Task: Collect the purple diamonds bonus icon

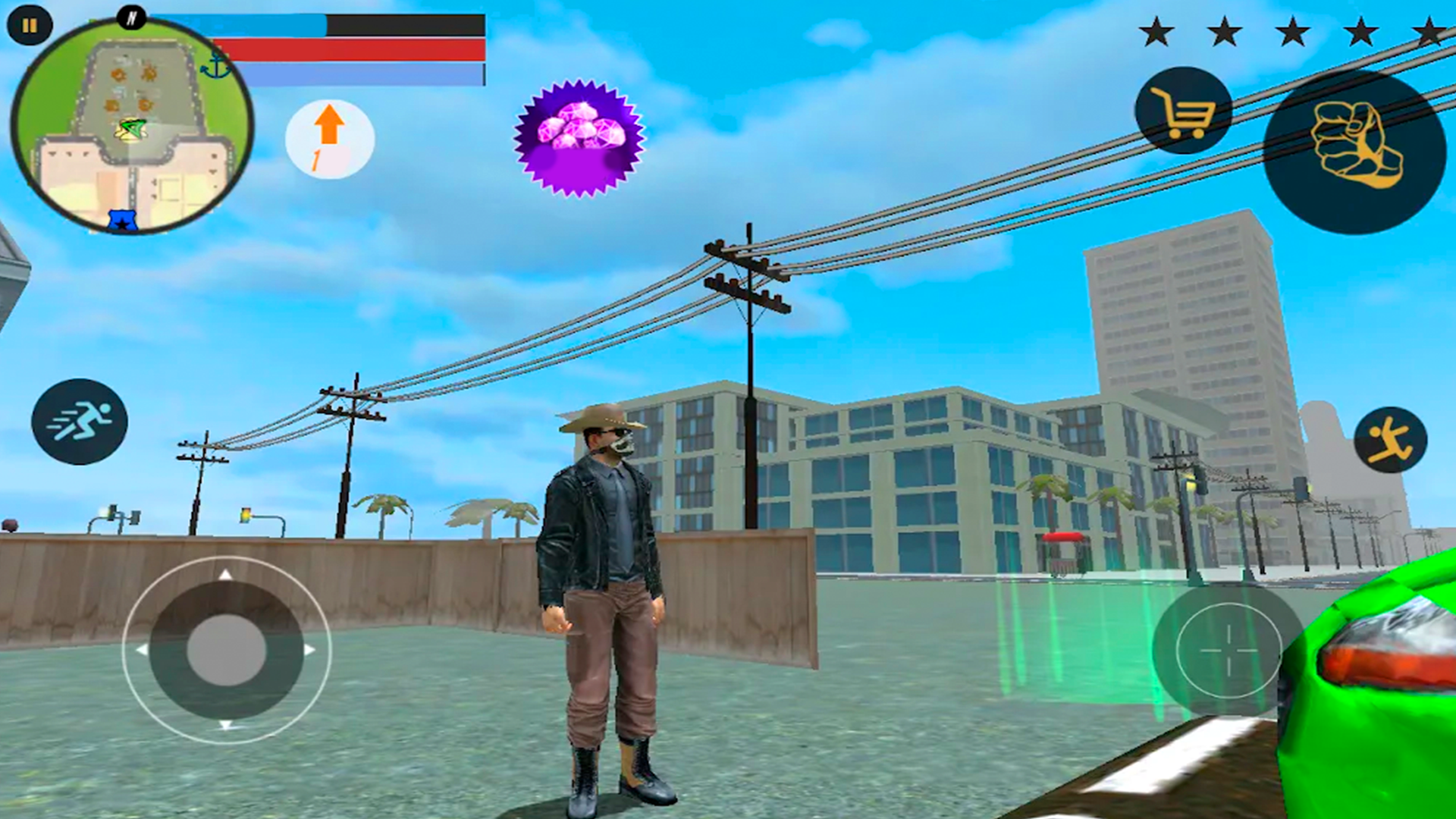Action: [579, 136]
